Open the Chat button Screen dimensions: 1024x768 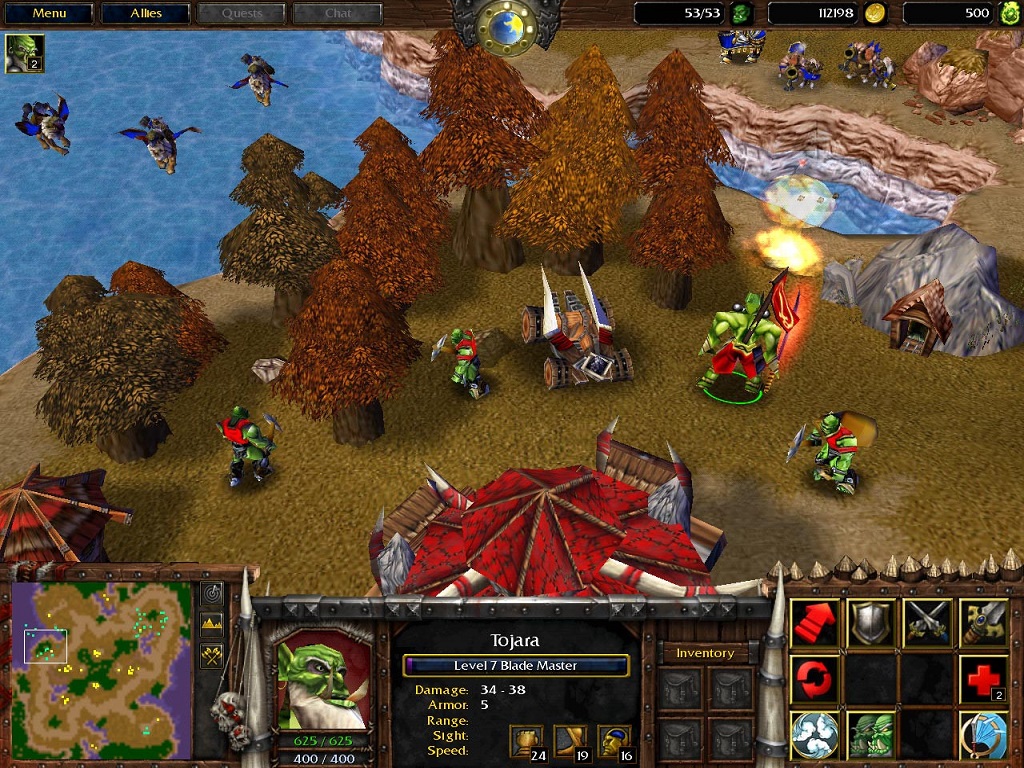[x=338, y=14]
